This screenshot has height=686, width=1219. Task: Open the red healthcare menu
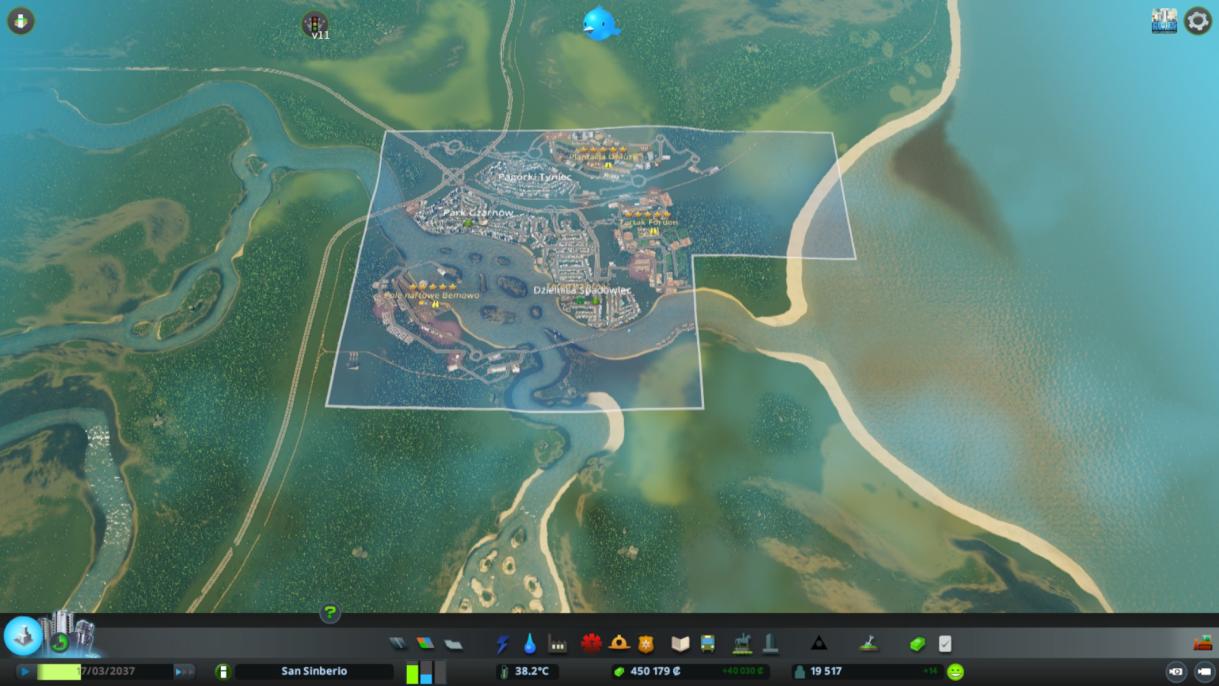591,643
